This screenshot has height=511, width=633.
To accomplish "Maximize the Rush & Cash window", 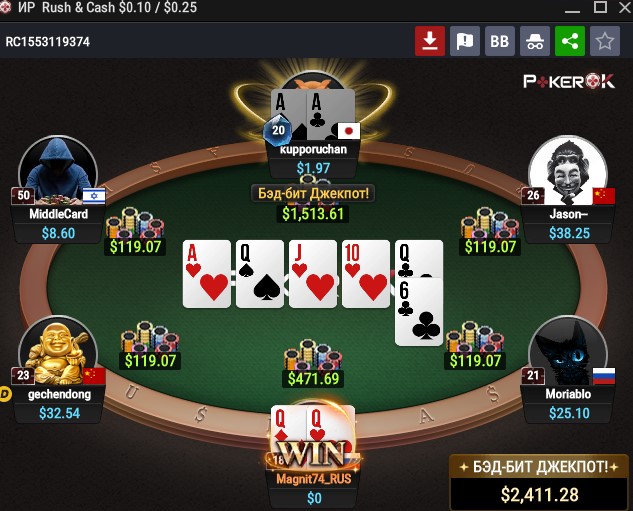I will tap(600, 8).
